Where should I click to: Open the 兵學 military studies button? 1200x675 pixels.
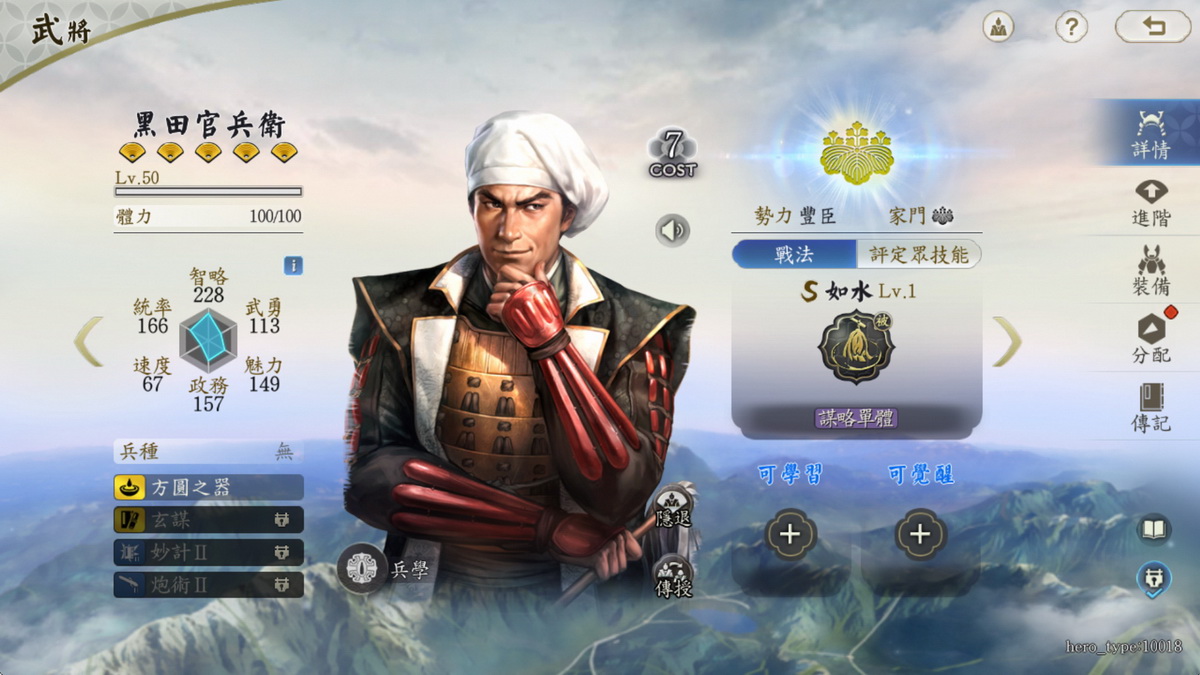(362, 569)
